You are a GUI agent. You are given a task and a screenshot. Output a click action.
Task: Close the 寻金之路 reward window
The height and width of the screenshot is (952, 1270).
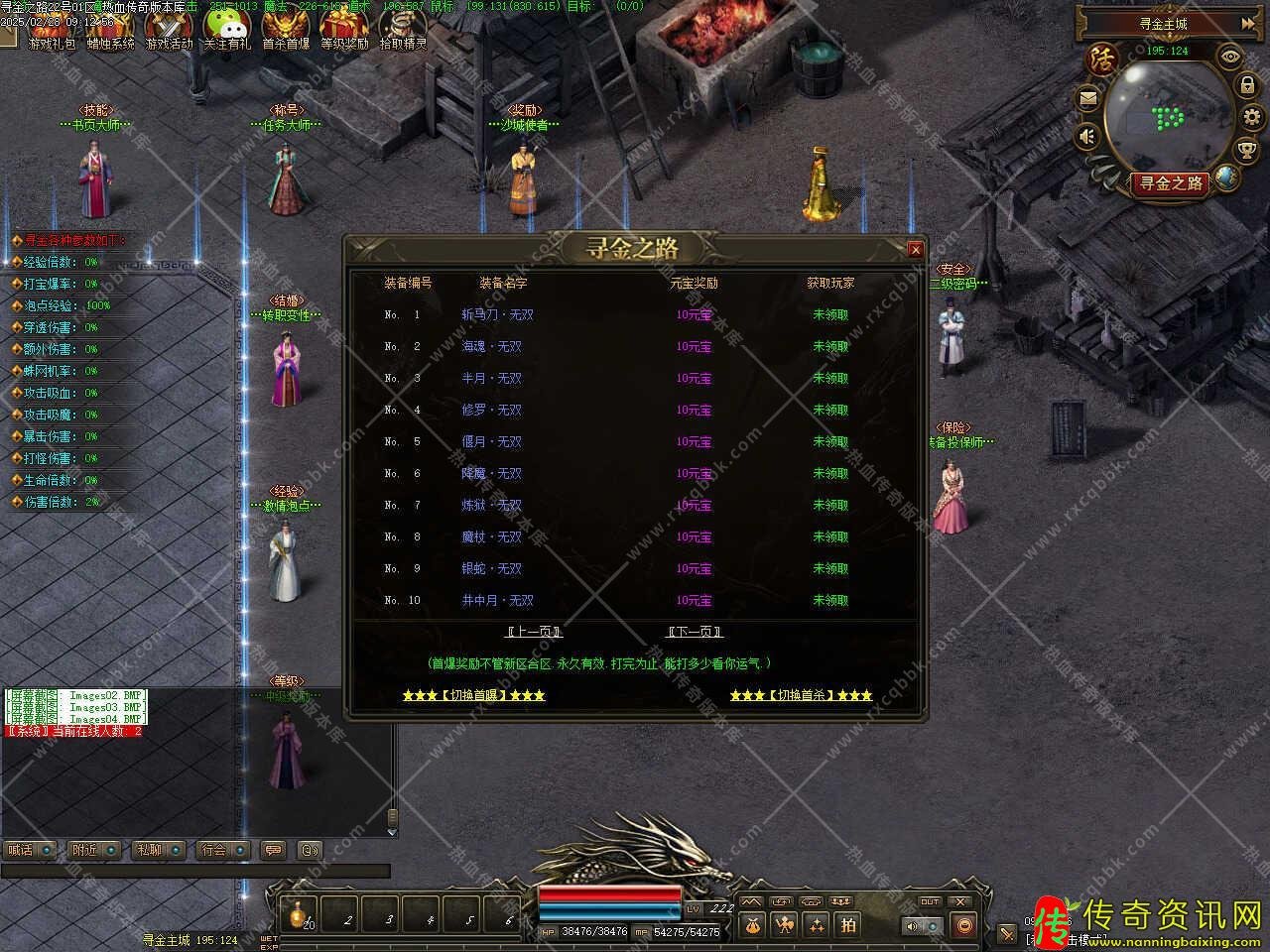tap(916, 250)
